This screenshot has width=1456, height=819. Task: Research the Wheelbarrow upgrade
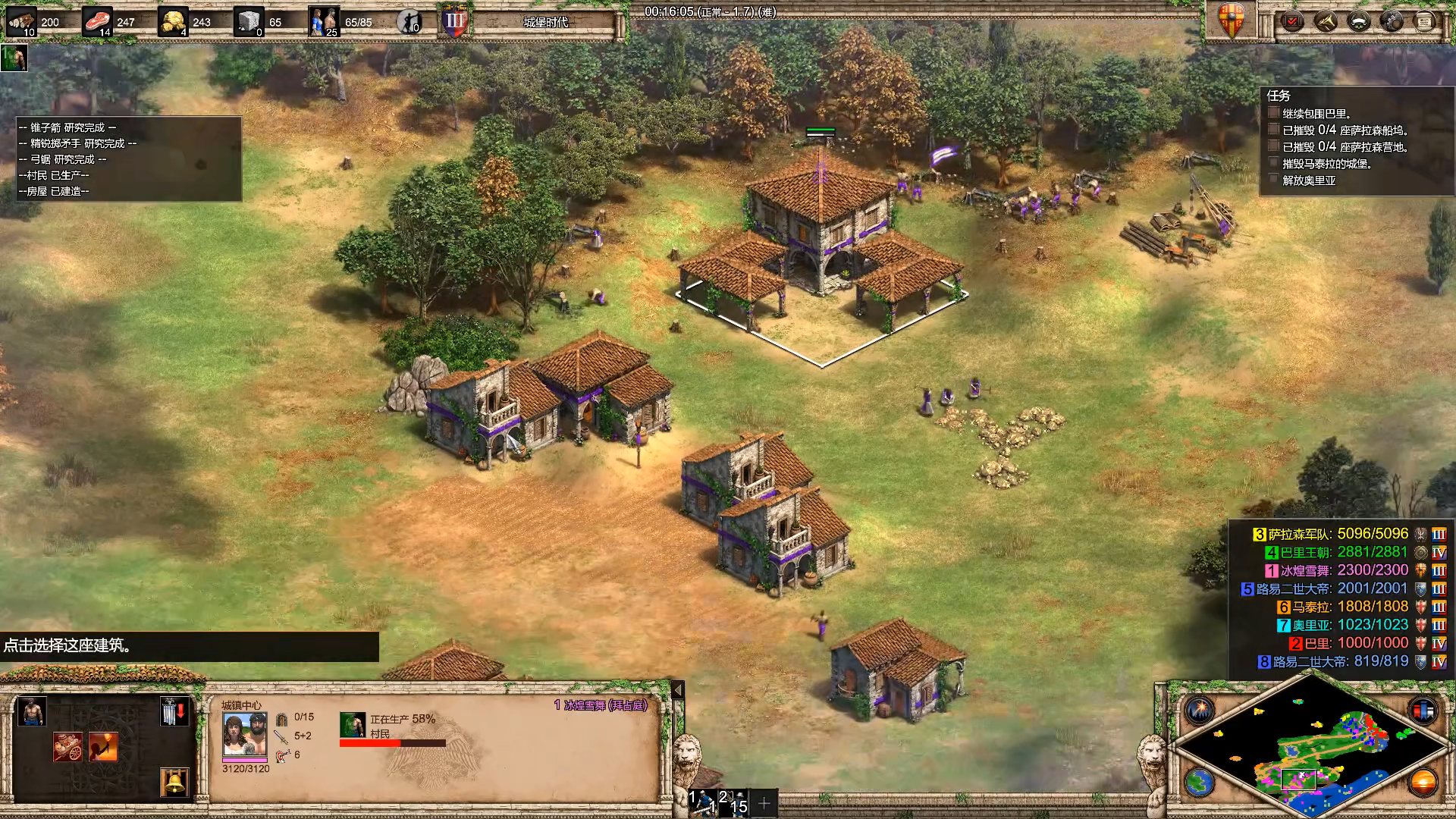pos(67,747)
